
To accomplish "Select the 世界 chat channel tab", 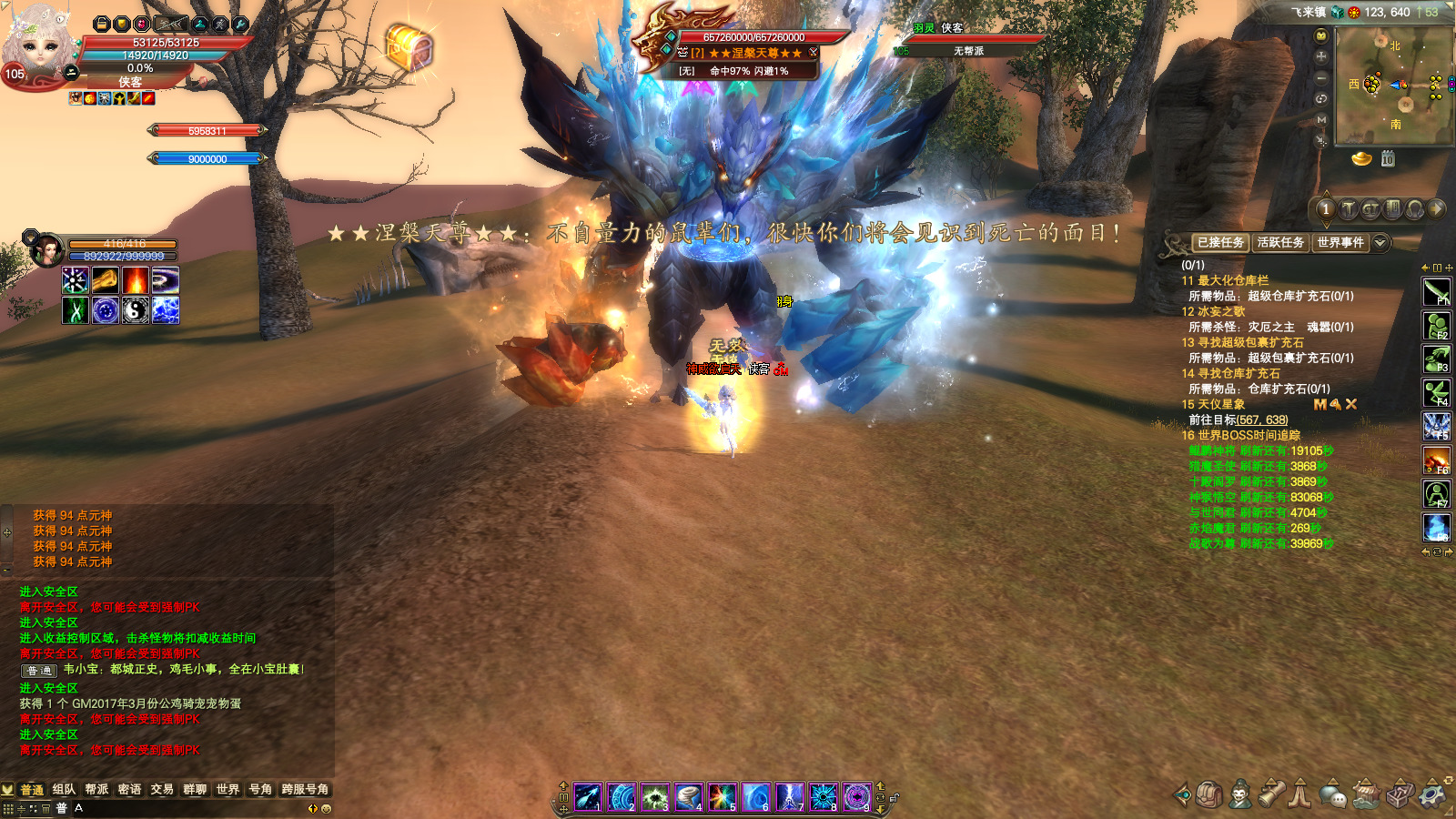I will pyautogui.click(x=227, y=790).
